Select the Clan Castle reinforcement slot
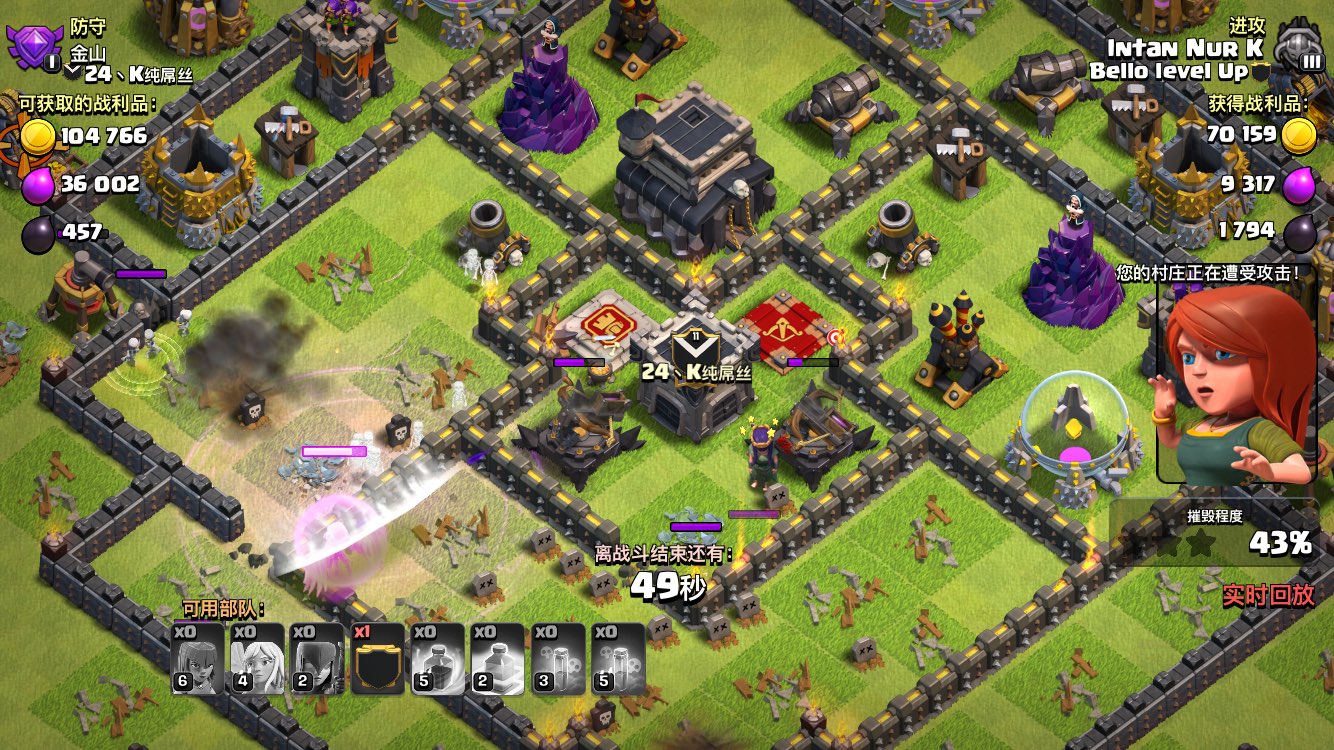The image size is (1334, 750). point(377,658)
